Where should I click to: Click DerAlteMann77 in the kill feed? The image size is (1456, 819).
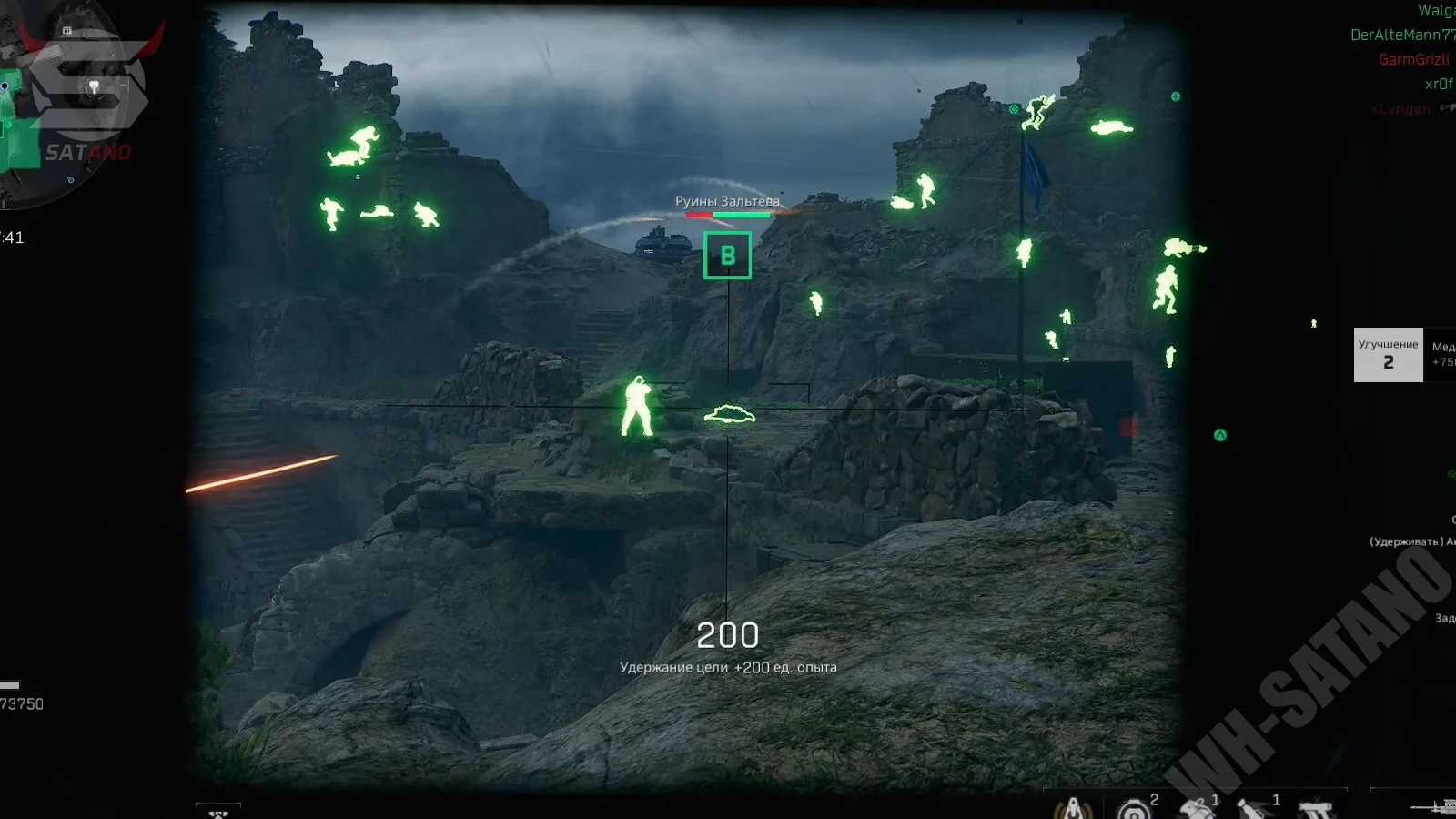(1401, 35)
